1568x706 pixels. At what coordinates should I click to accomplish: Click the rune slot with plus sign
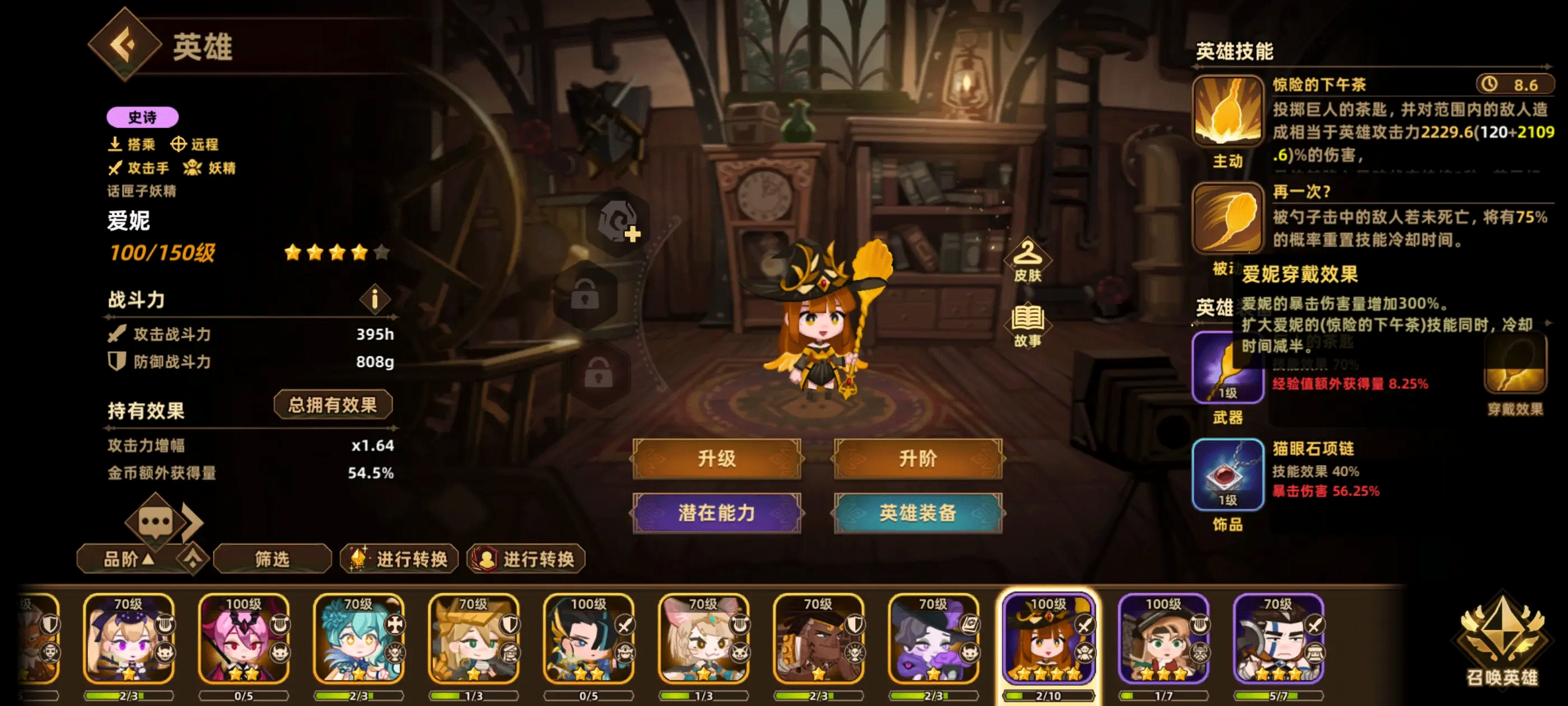coord(618,222)
